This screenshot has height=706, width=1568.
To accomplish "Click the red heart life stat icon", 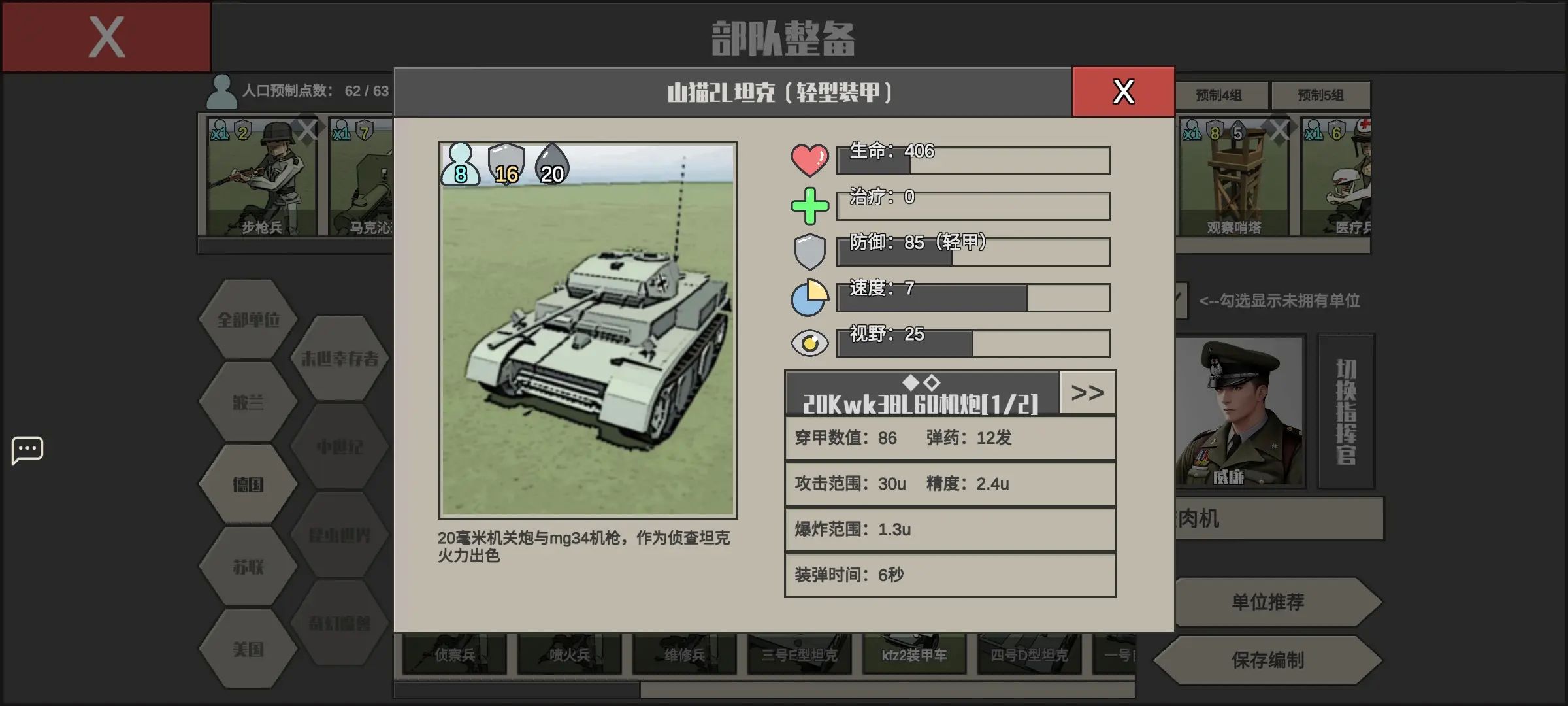I will click(x=809, y=159).
